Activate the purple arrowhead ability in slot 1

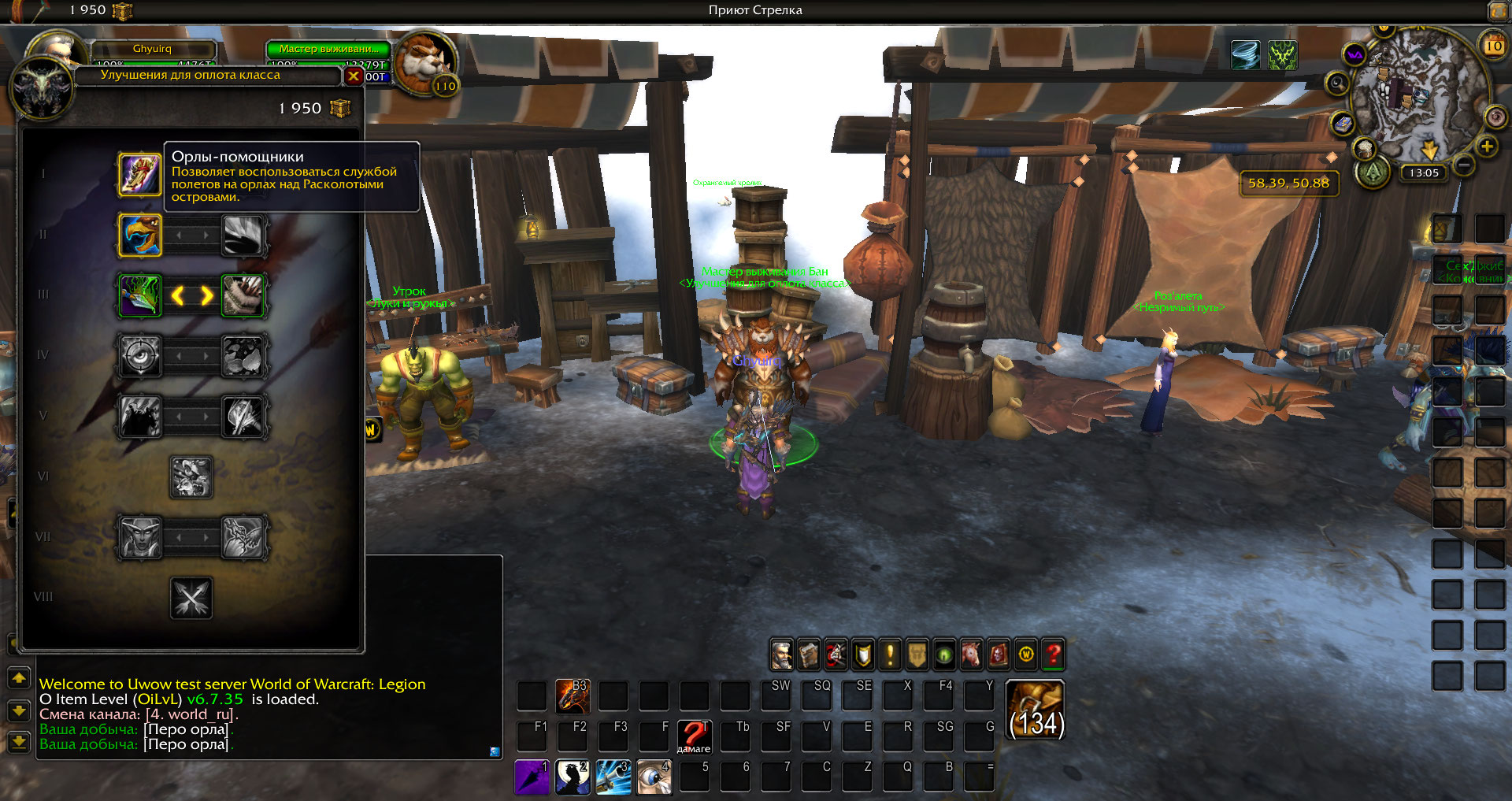point(532,777)
